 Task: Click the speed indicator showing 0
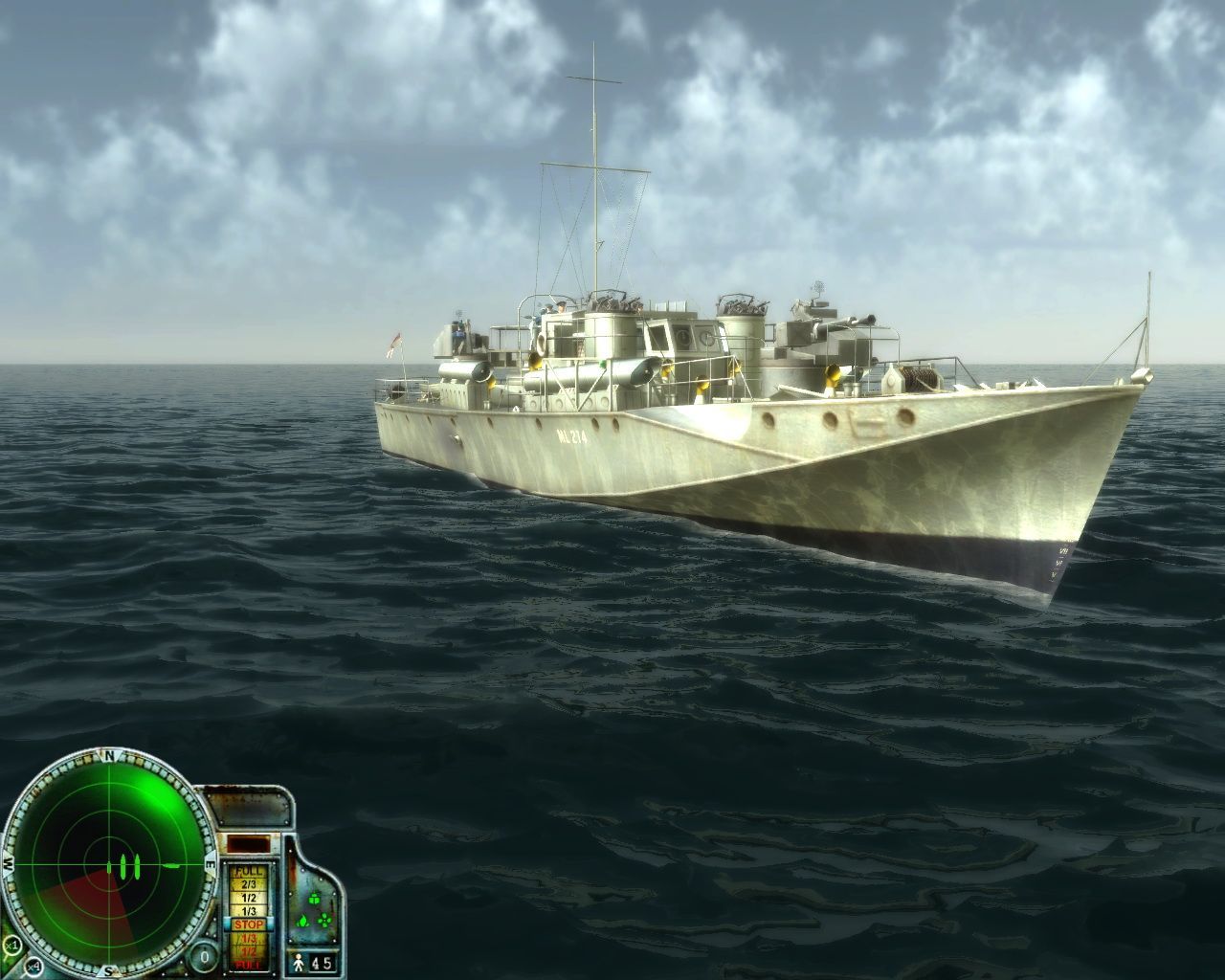pyautogui.click(x=204, y=955)
